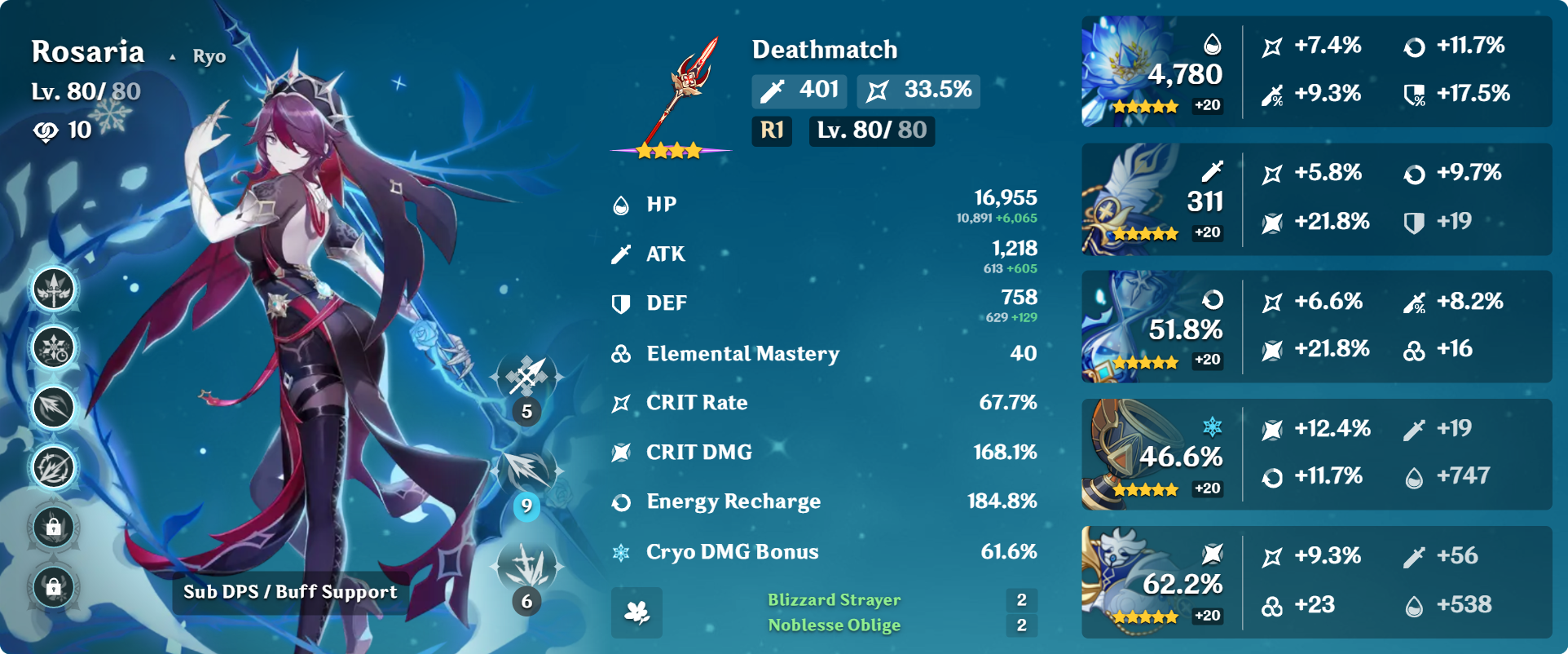
Task: Select the elemental skill talent icon at level 9
Action: (x=527, y=471)
